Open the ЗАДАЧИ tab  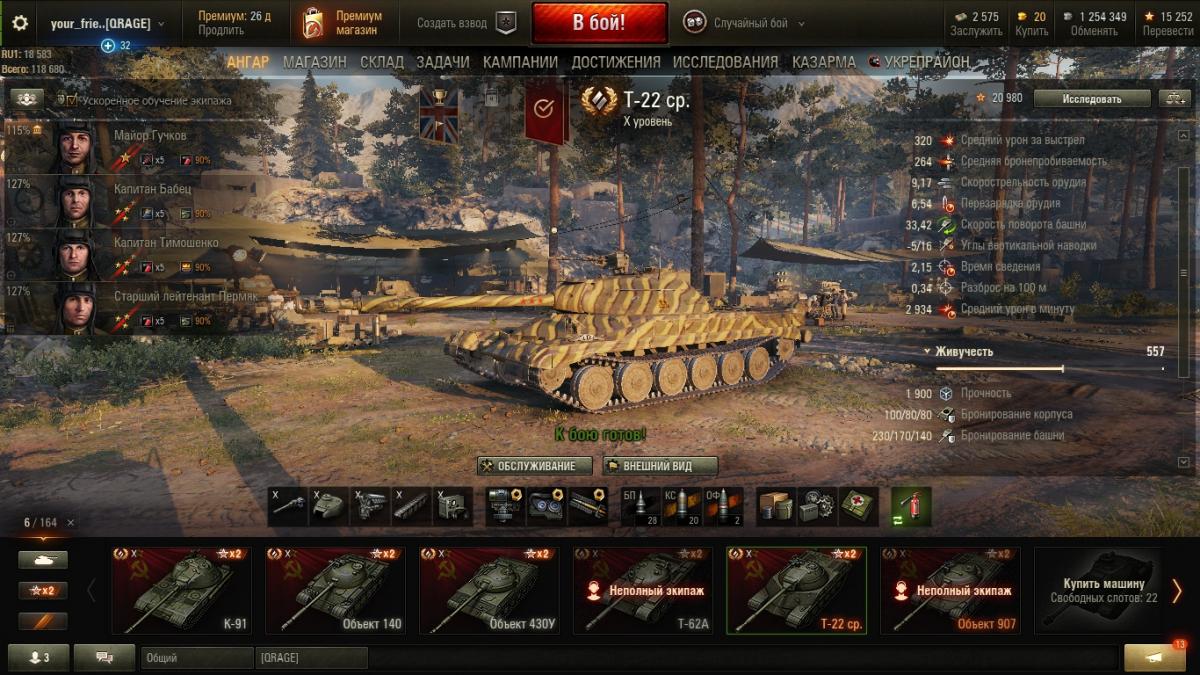coord(442,62)
